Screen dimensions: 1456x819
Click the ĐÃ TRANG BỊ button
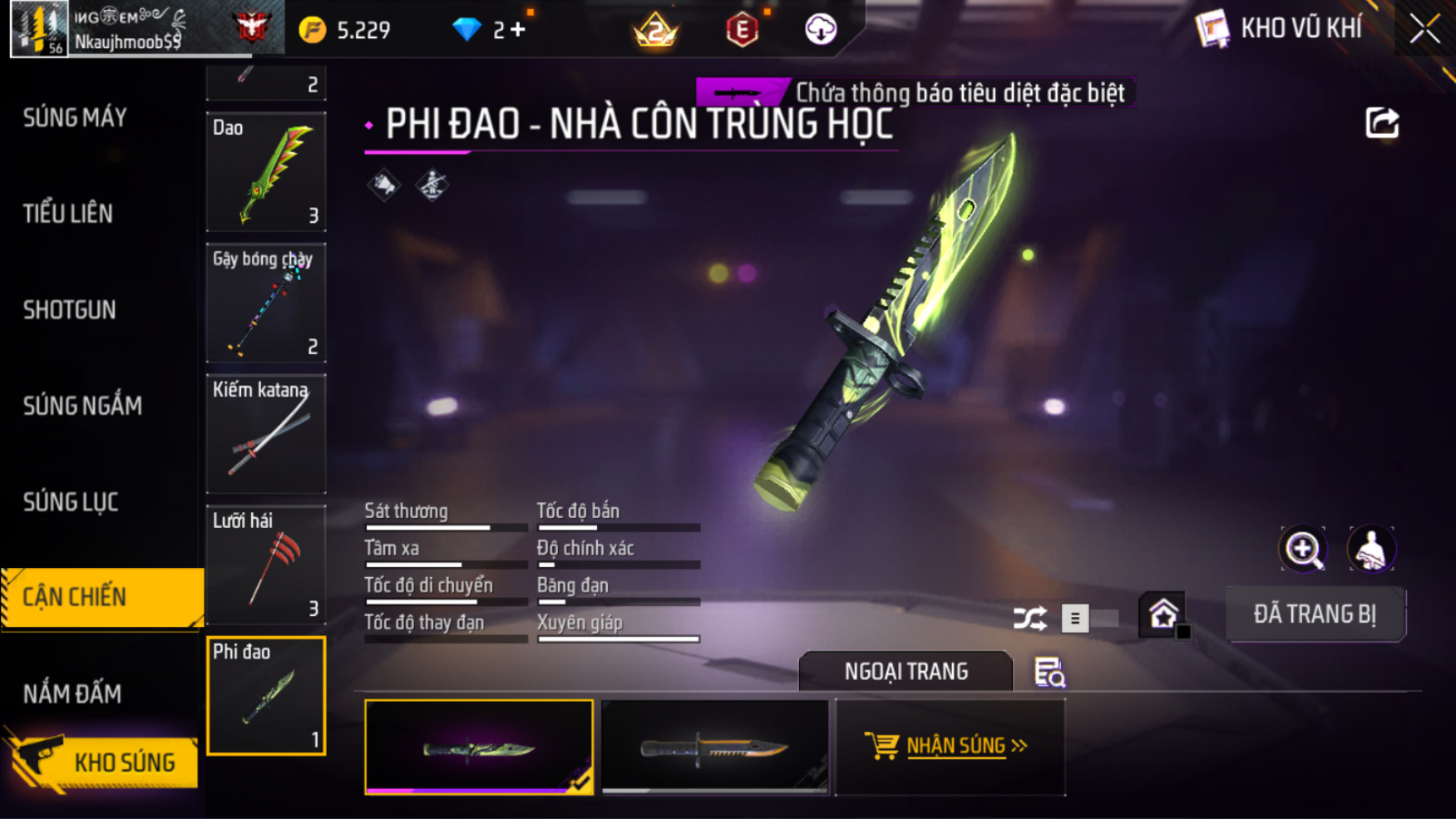pyautogui.click(x=1315, y=614)
